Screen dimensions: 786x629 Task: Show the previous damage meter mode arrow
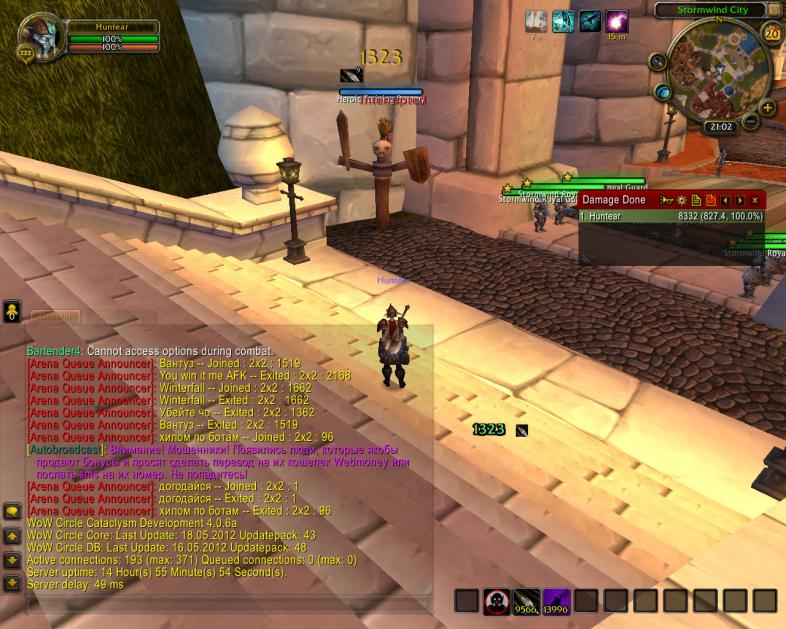tap(726, 200)
